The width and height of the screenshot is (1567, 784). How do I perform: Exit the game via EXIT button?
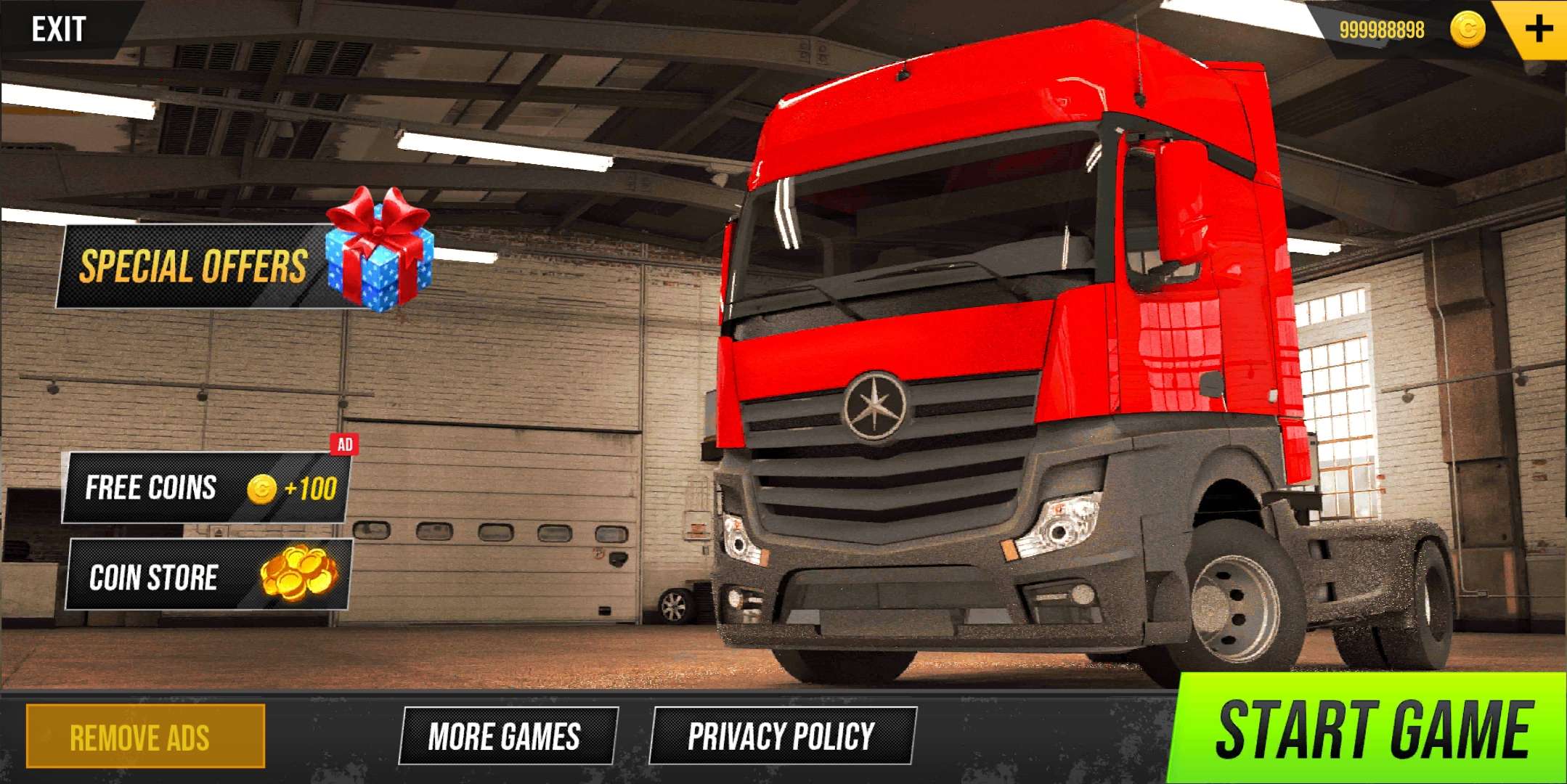[x=58, y=29]
